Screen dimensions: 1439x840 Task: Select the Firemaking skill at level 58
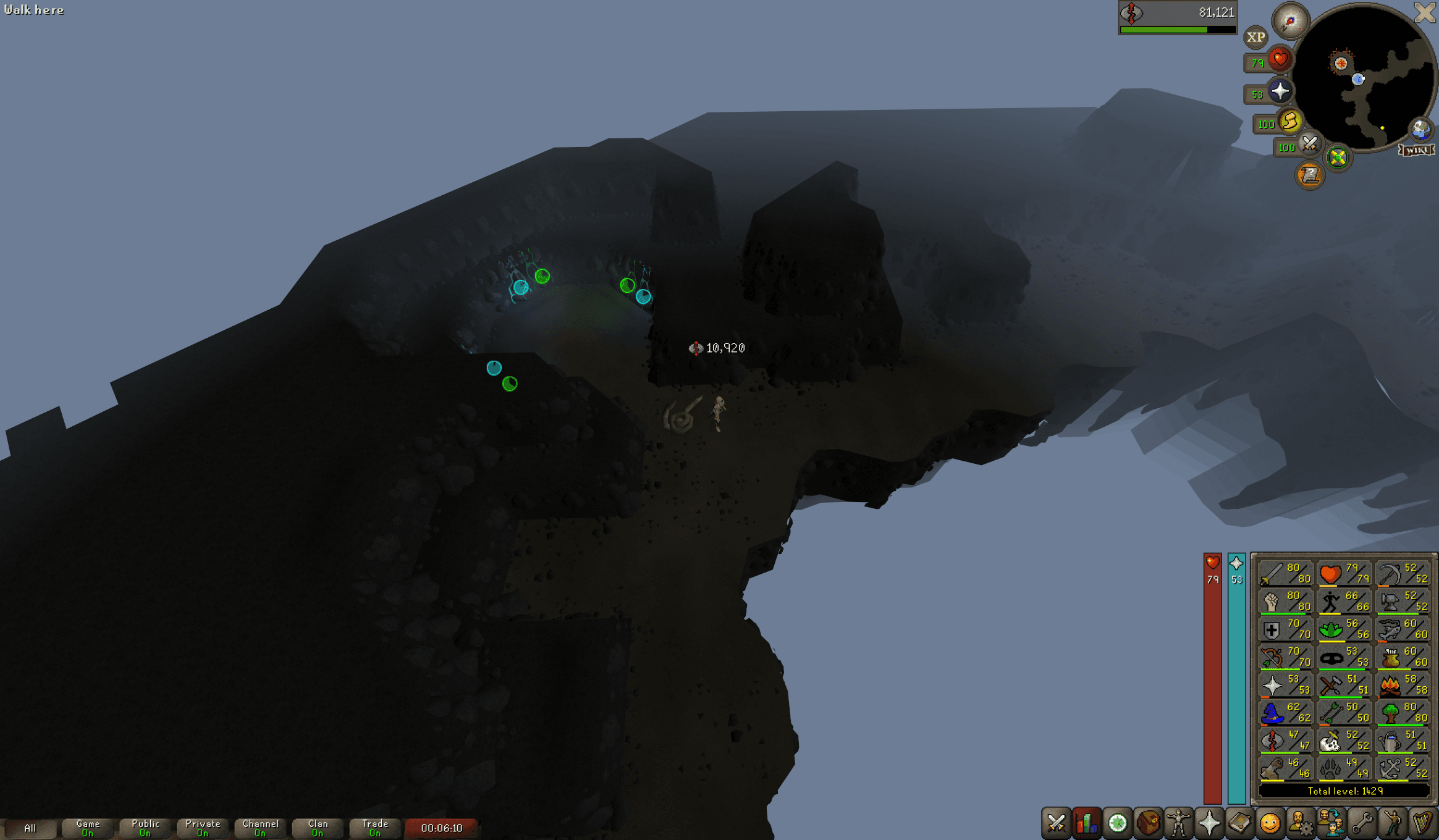coord(1403,685)
